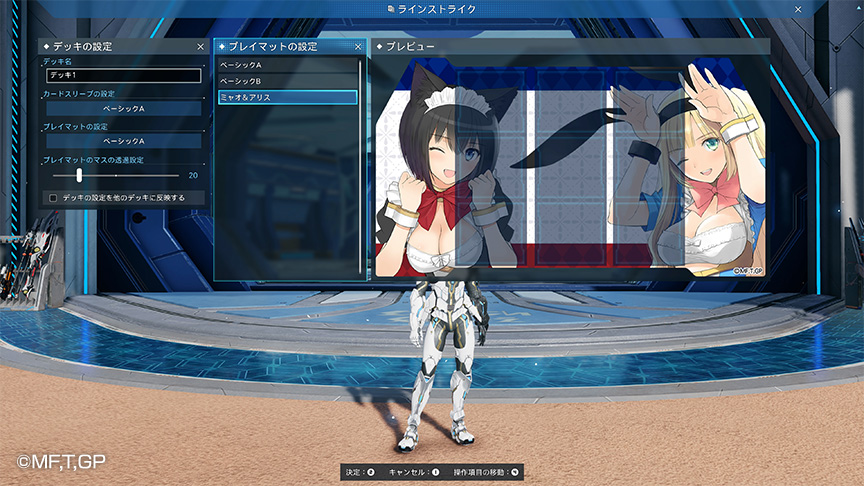Select the ベーシックA playmat in the list
This screenshot has height=486, width=864.
pyautogui.click(x=288, y=64)
